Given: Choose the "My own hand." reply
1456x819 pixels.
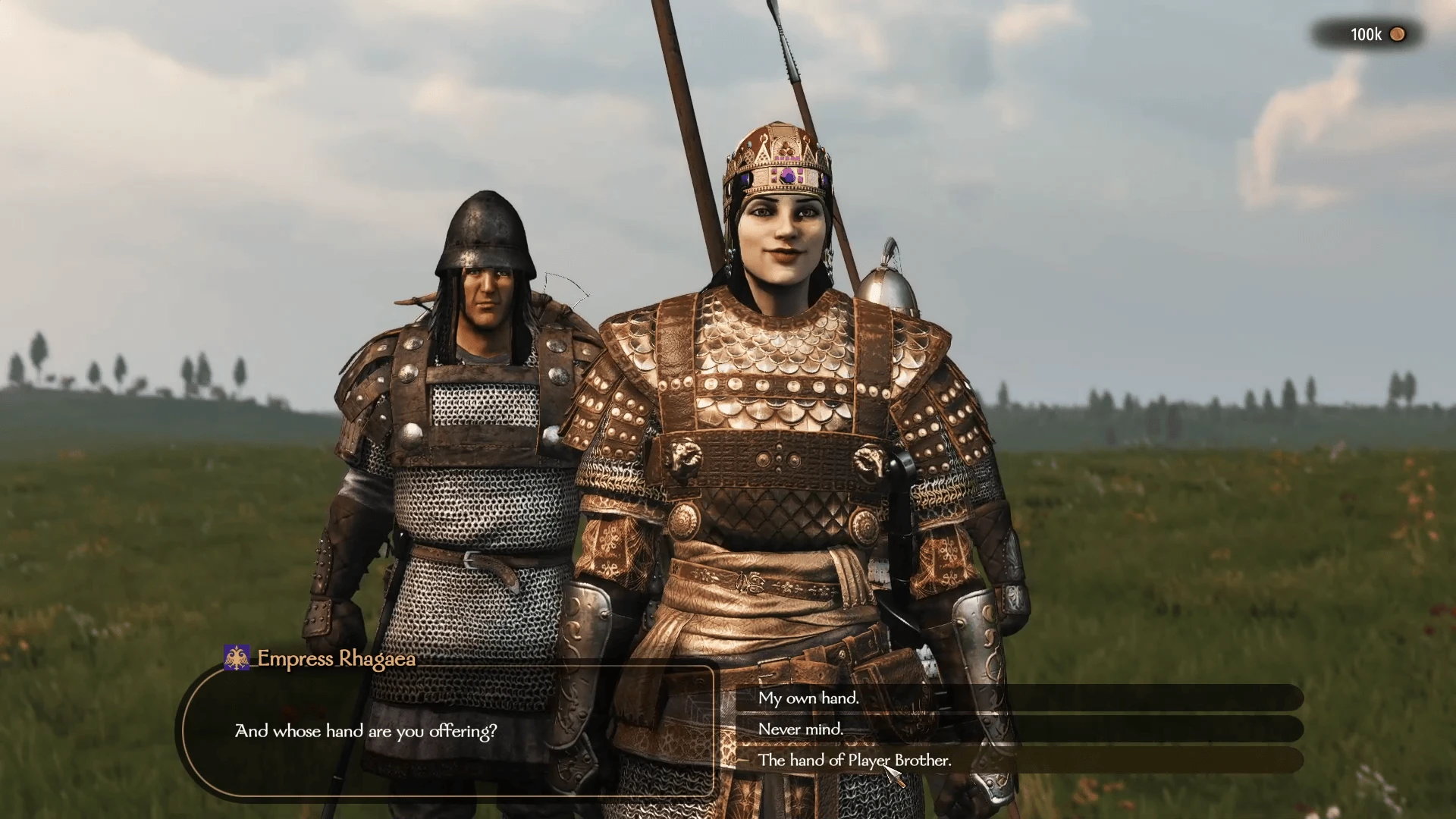Looking at the screenshot, I should point(808,698).
